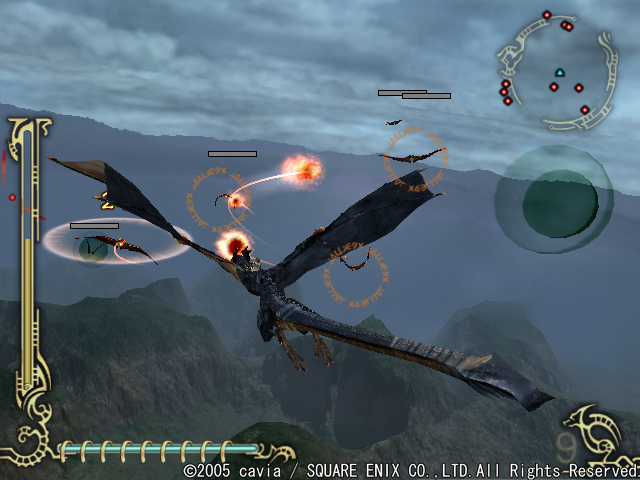Image resolution: width=640 pixels, height=480 pixels.
Task: Select the cyan player marker on the radar
Action: pyautogui.click(x=559, y=72)
